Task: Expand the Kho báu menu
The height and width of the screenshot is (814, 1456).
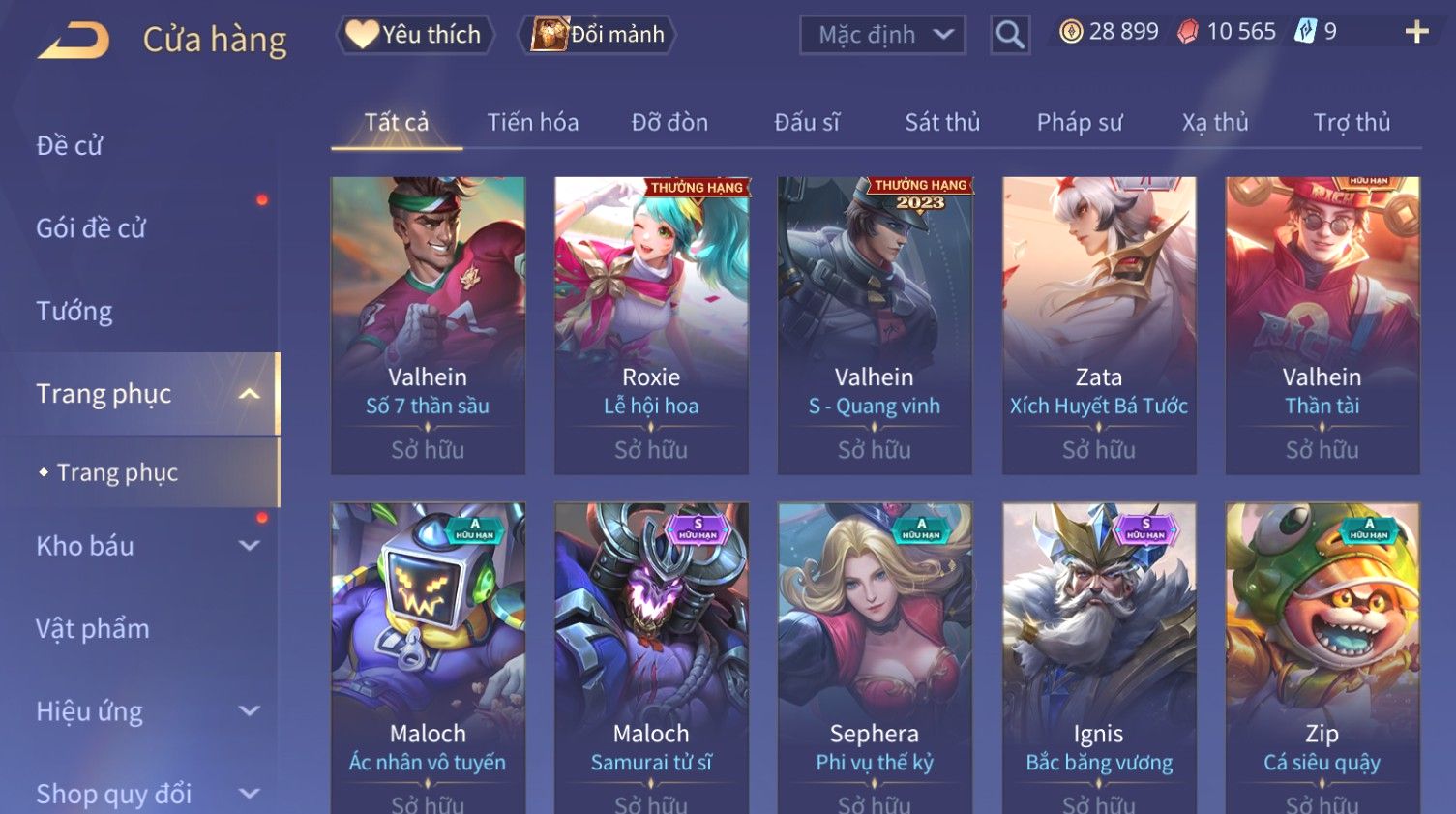Action: 145,546
